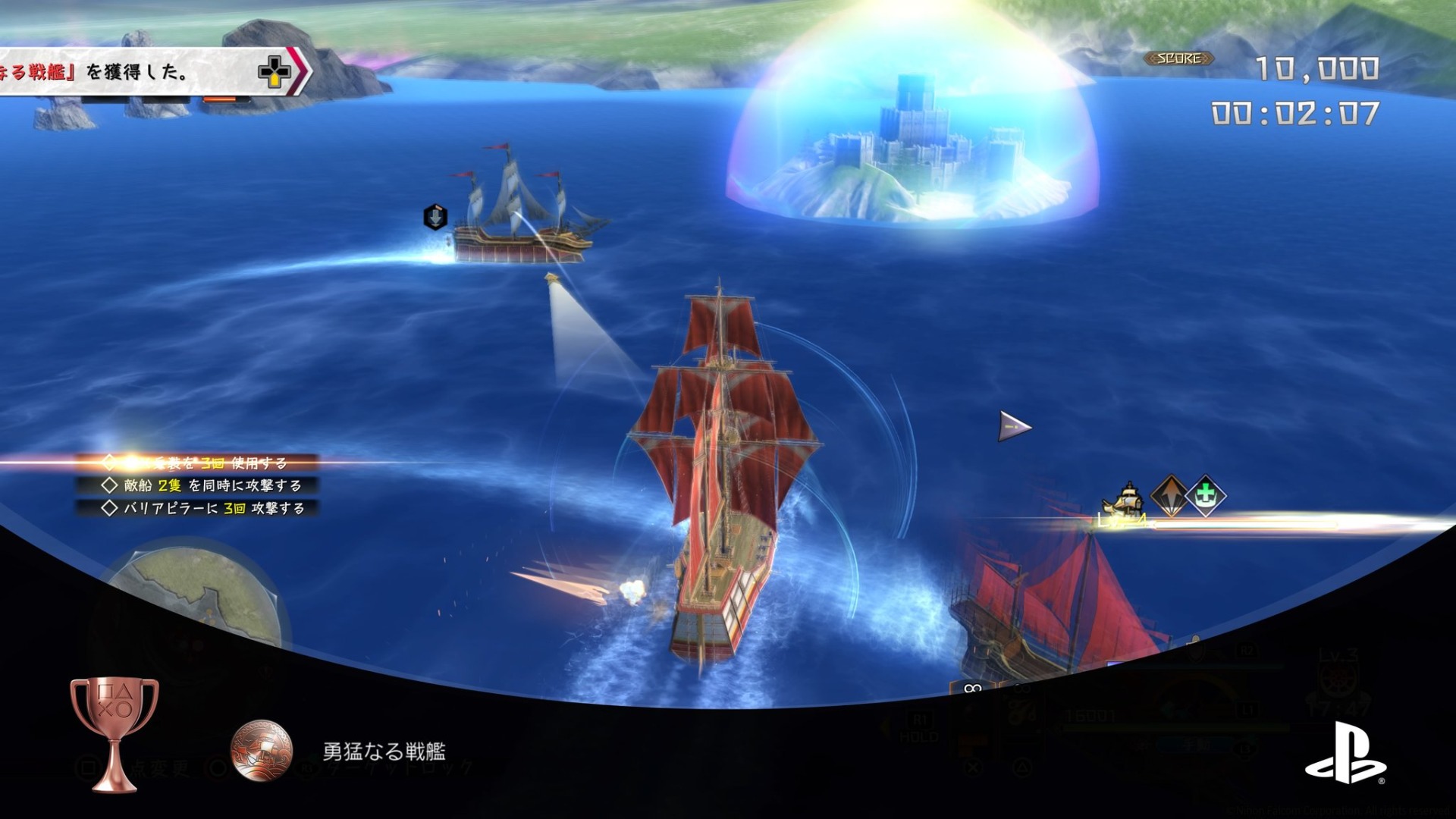Click the purple offscreen target arrow indicator
This screenshot has height=819, width=1456.
tap(1014, 427)
